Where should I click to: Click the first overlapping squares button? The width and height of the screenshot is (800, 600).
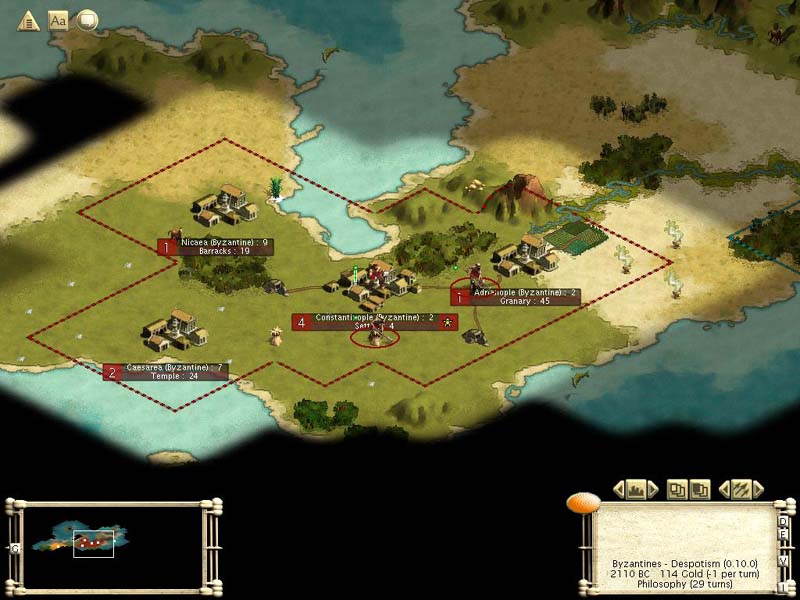pyautogui.click(x=679, y=489)
